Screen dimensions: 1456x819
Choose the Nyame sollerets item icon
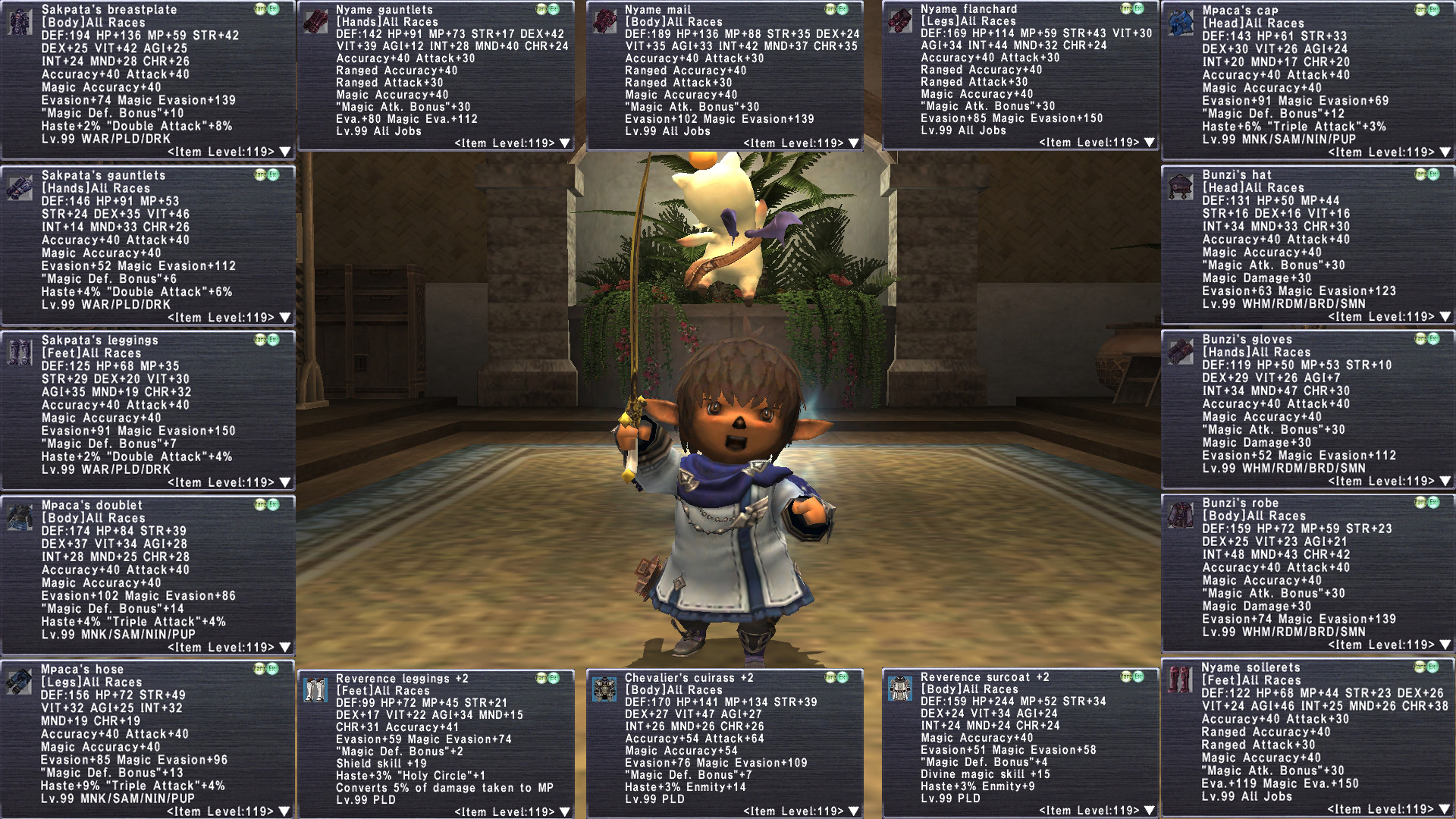tap(1181, 679)
